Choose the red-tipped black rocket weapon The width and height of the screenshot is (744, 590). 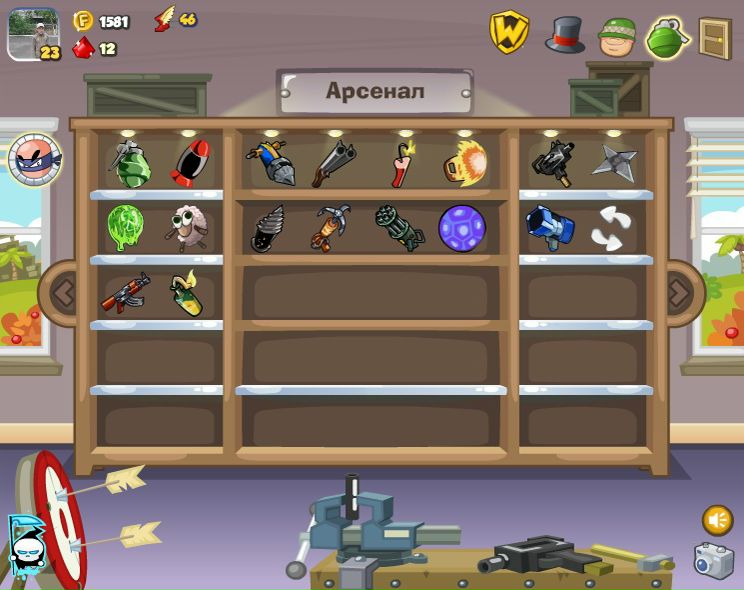(189, 164)
